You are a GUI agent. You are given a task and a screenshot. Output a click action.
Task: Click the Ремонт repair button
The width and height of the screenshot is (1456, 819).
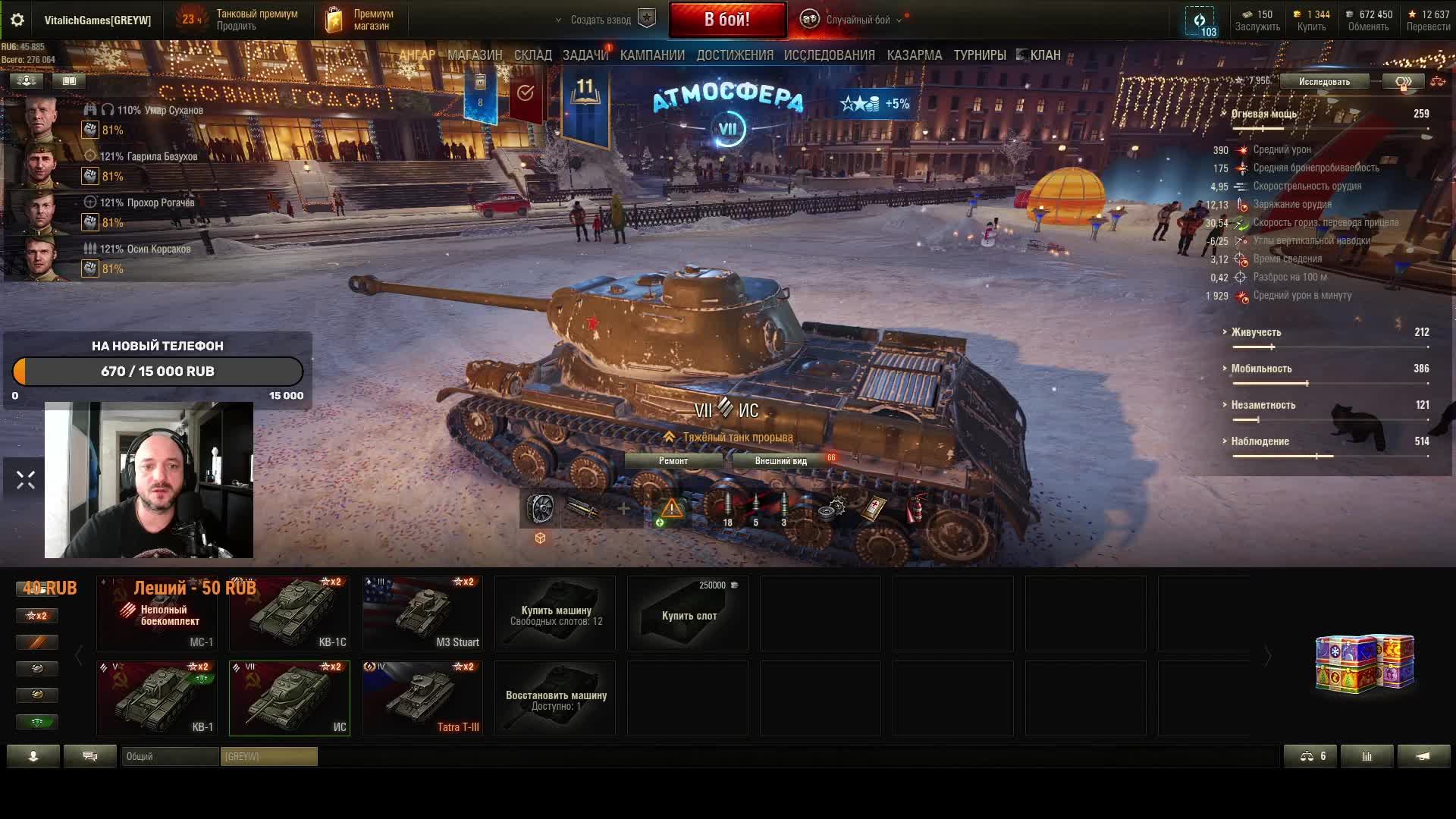(x=673, y=461)
